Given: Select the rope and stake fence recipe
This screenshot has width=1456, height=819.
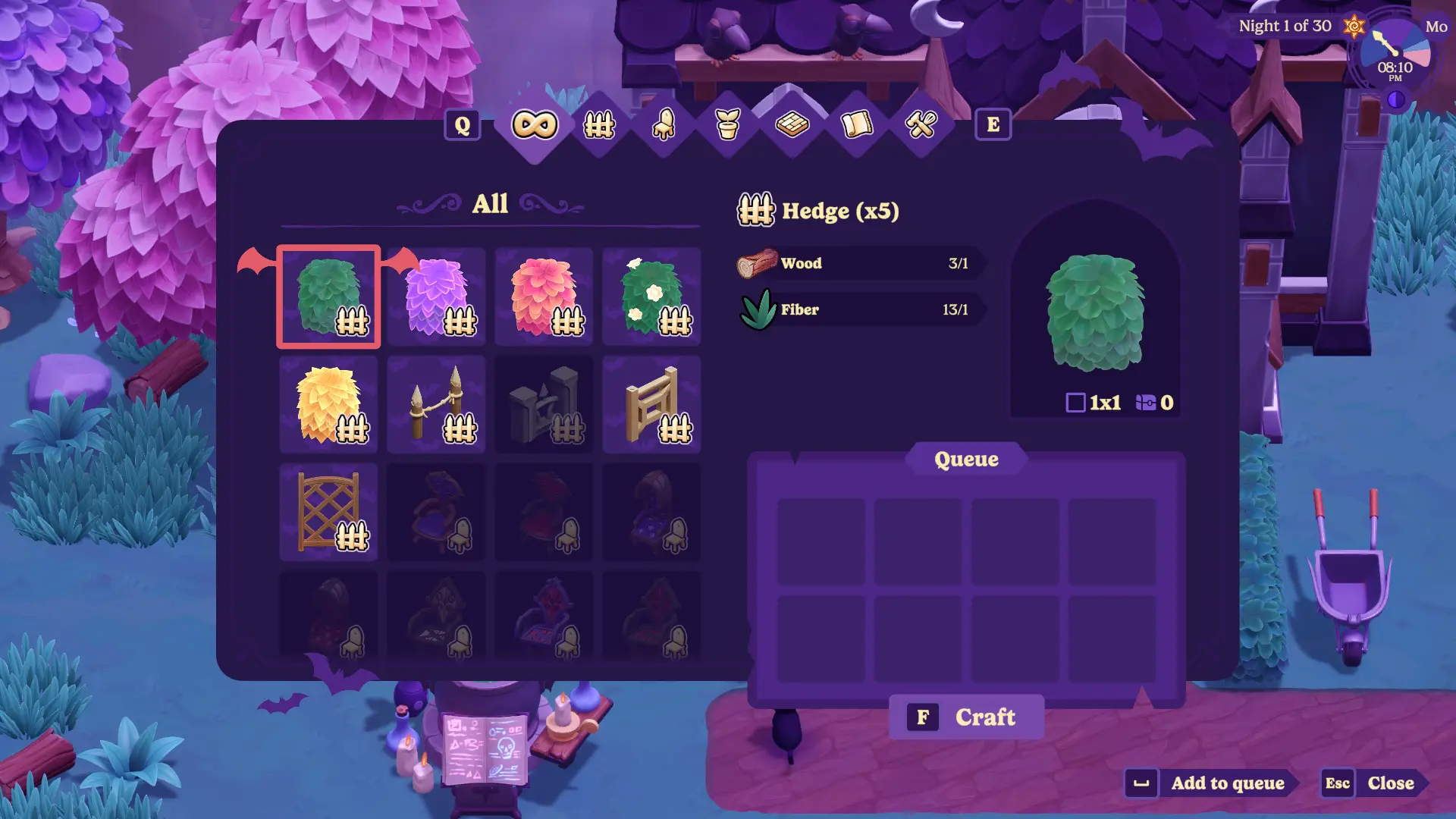Looking at the screenshot, I should (436, 404).
